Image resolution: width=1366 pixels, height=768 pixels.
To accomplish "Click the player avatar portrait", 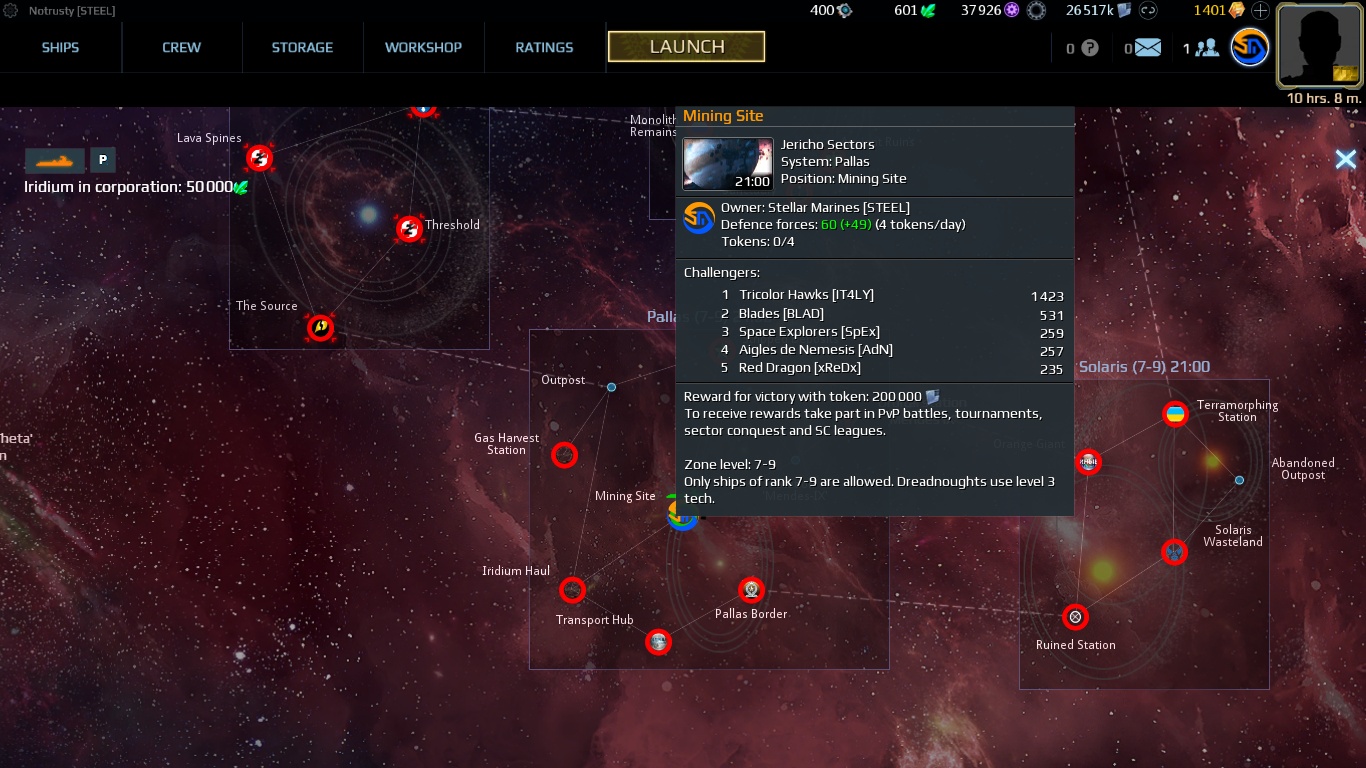I will click(x=1318, y=46).
